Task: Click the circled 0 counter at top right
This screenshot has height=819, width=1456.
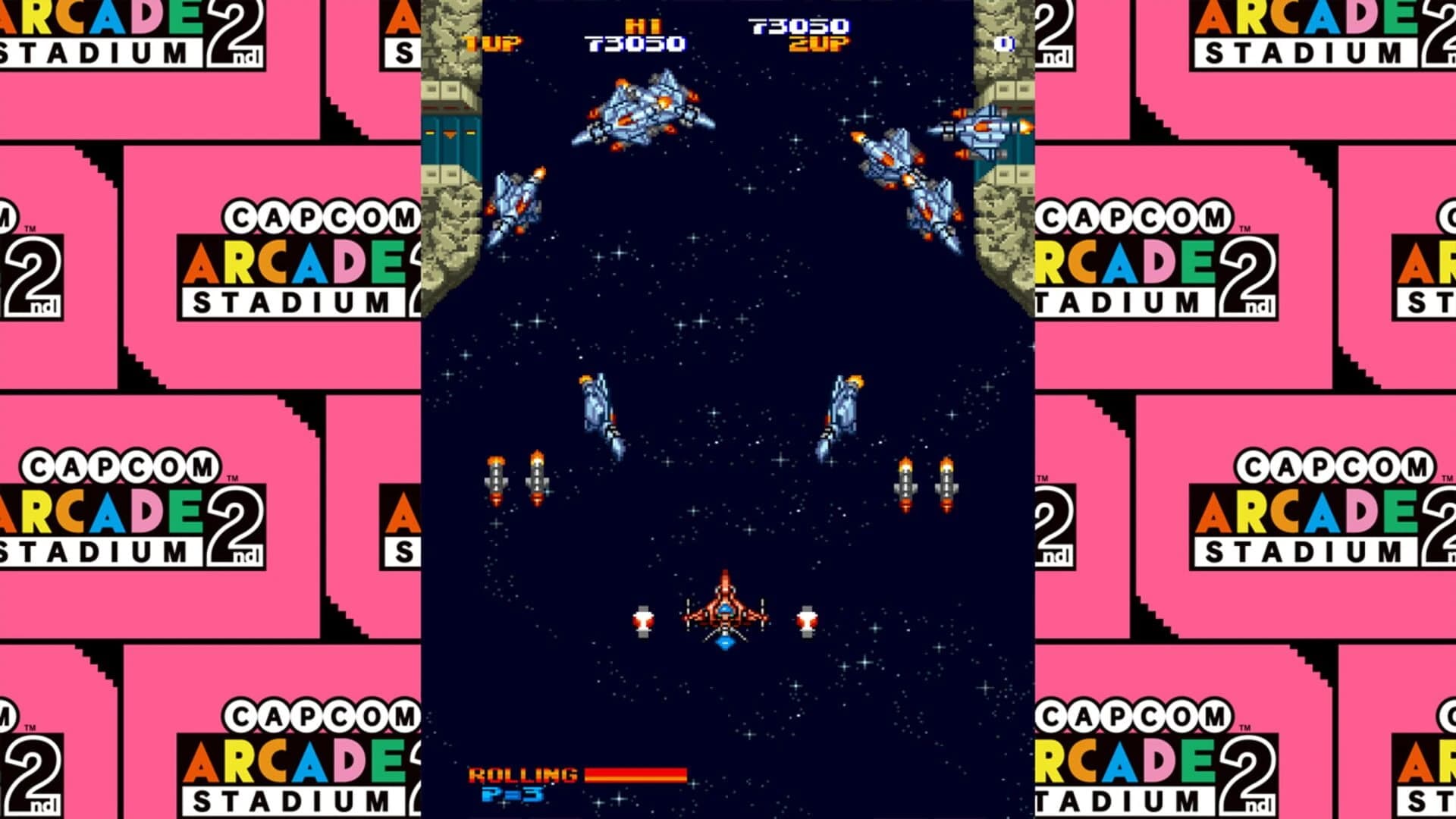Action: tap(1006, 43)
